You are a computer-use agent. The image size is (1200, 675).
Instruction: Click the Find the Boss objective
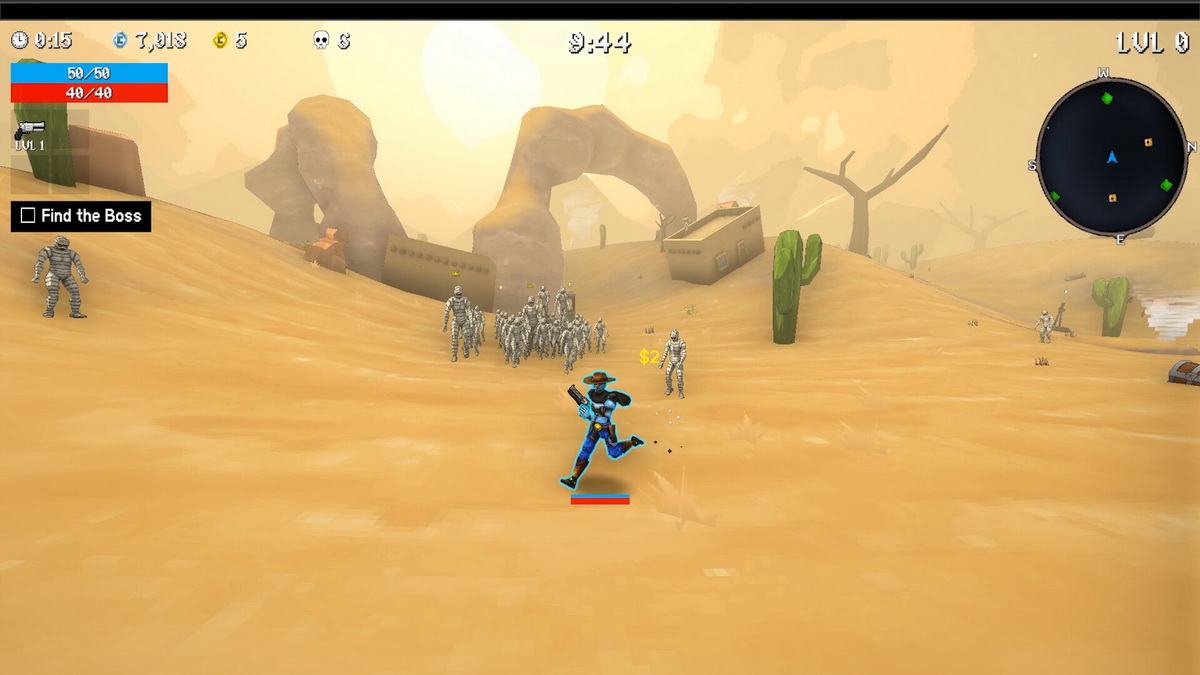pyautogui.click(x=81, y=216)
